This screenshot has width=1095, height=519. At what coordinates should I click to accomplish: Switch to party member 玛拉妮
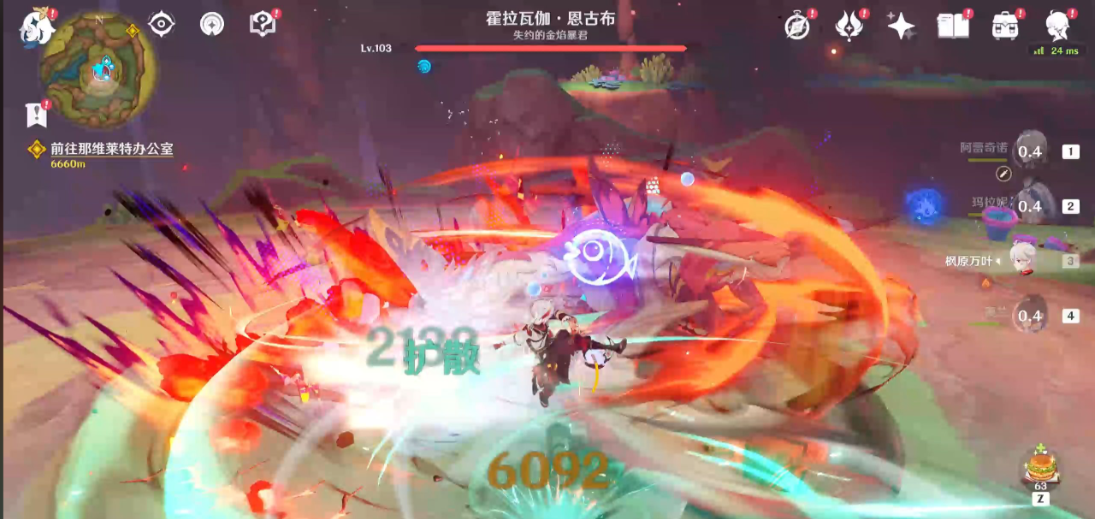1030,206
